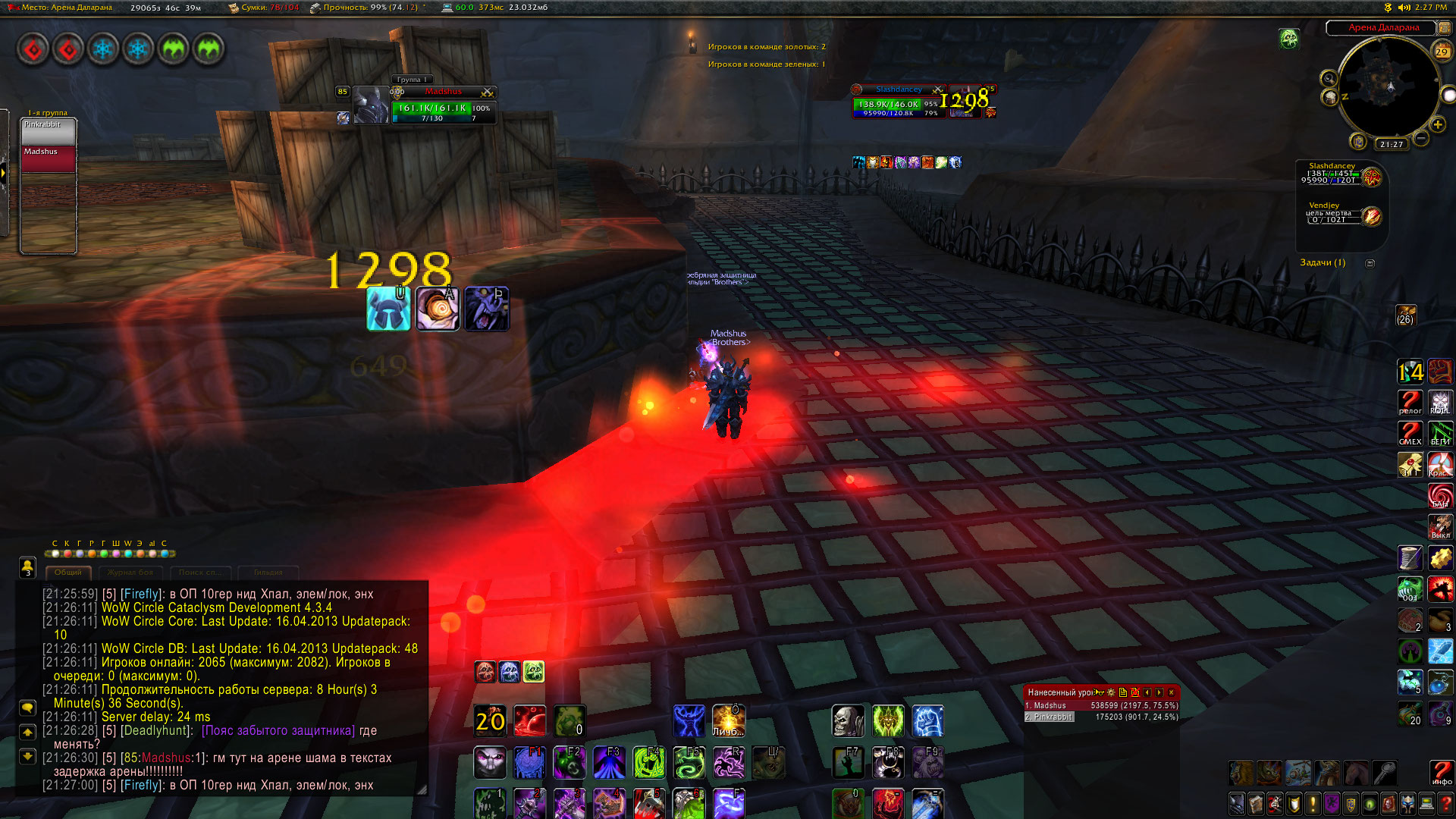Close the damage meter window
The width and height of the screenshot is (1456, 819).
1172,692
